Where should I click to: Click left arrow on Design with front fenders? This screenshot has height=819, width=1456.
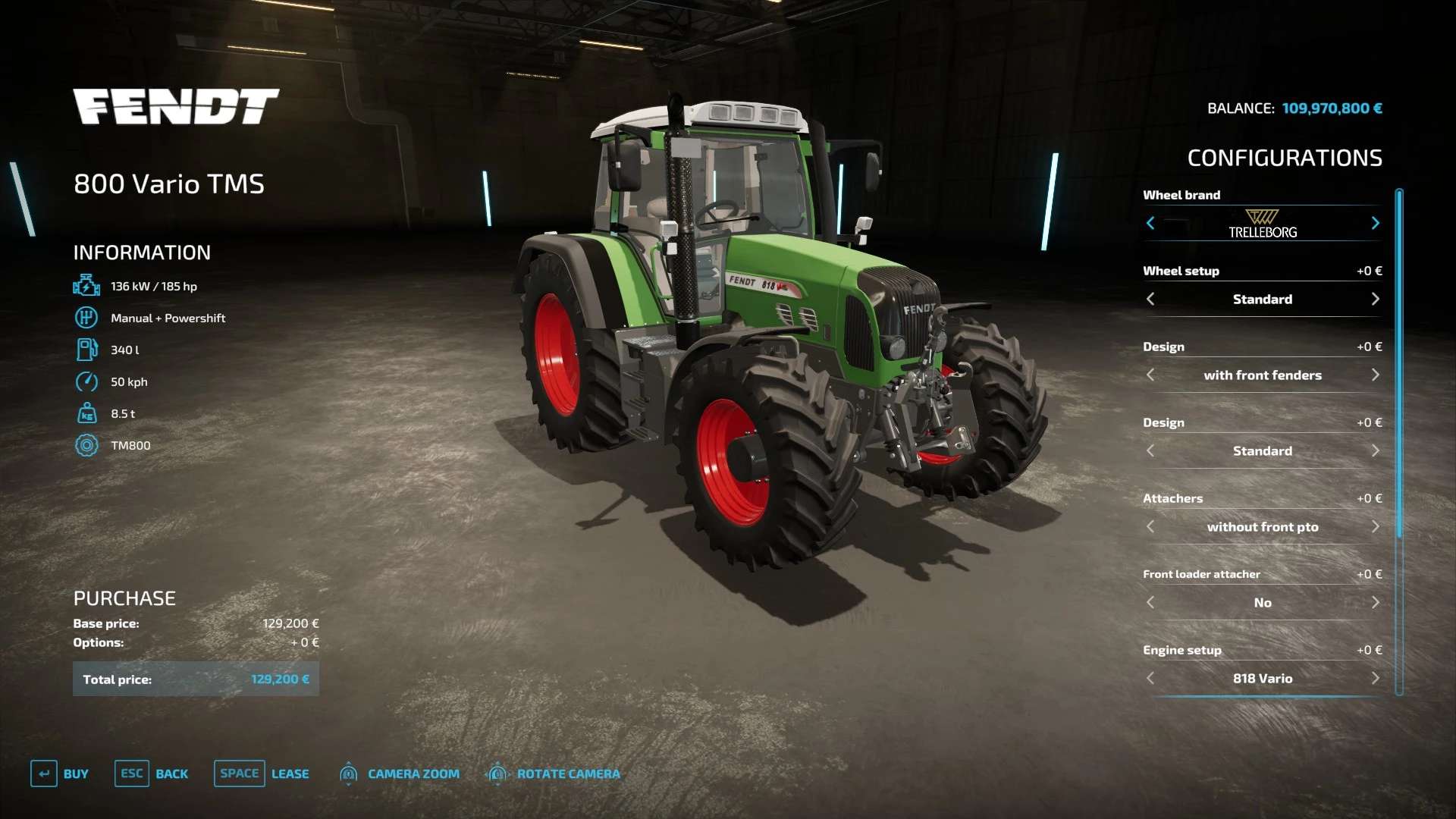(x=1150, y=375)
